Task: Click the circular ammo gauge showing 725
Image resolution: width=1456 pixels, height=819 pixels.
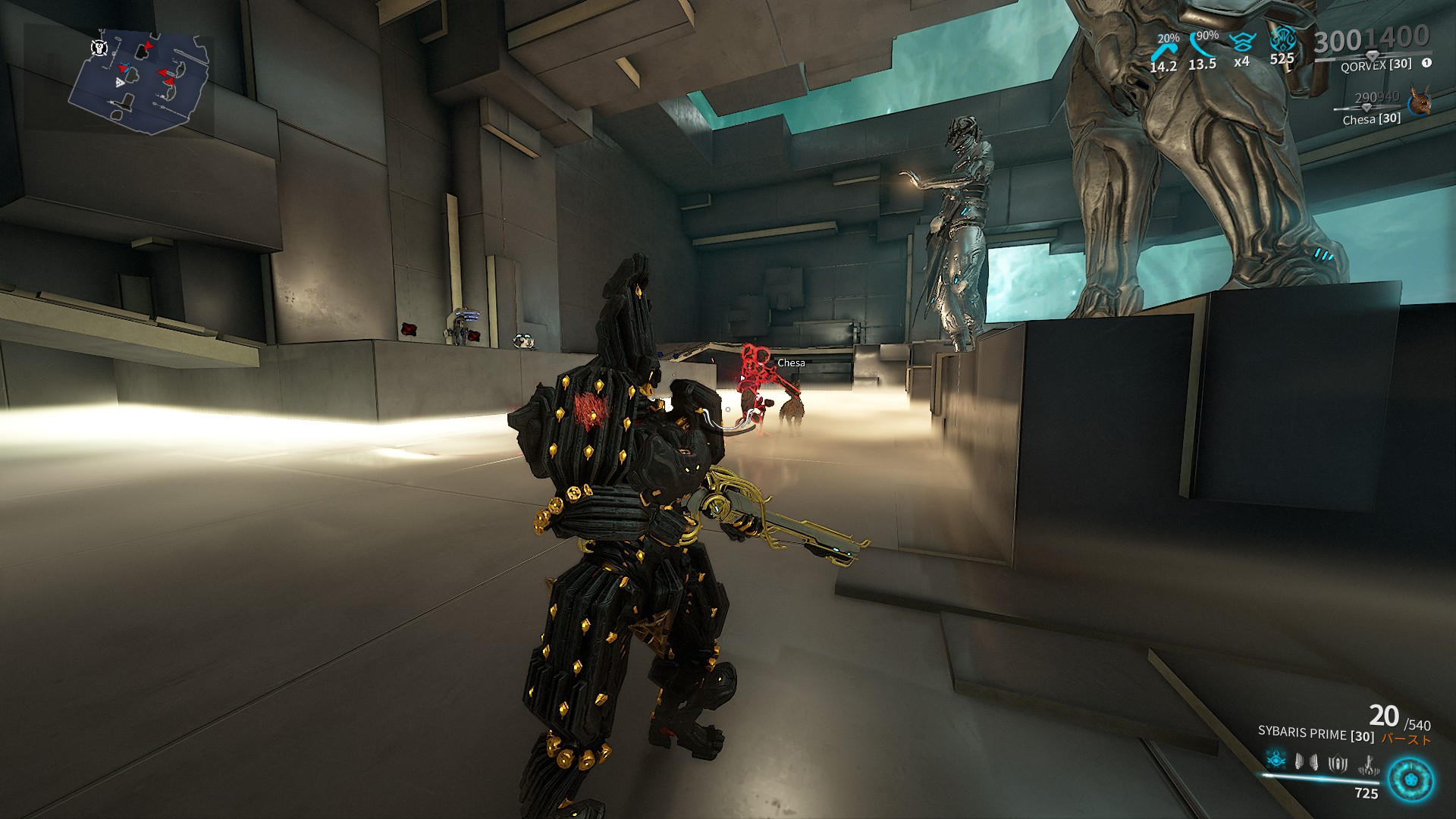Action: [x=1410, y=778]
